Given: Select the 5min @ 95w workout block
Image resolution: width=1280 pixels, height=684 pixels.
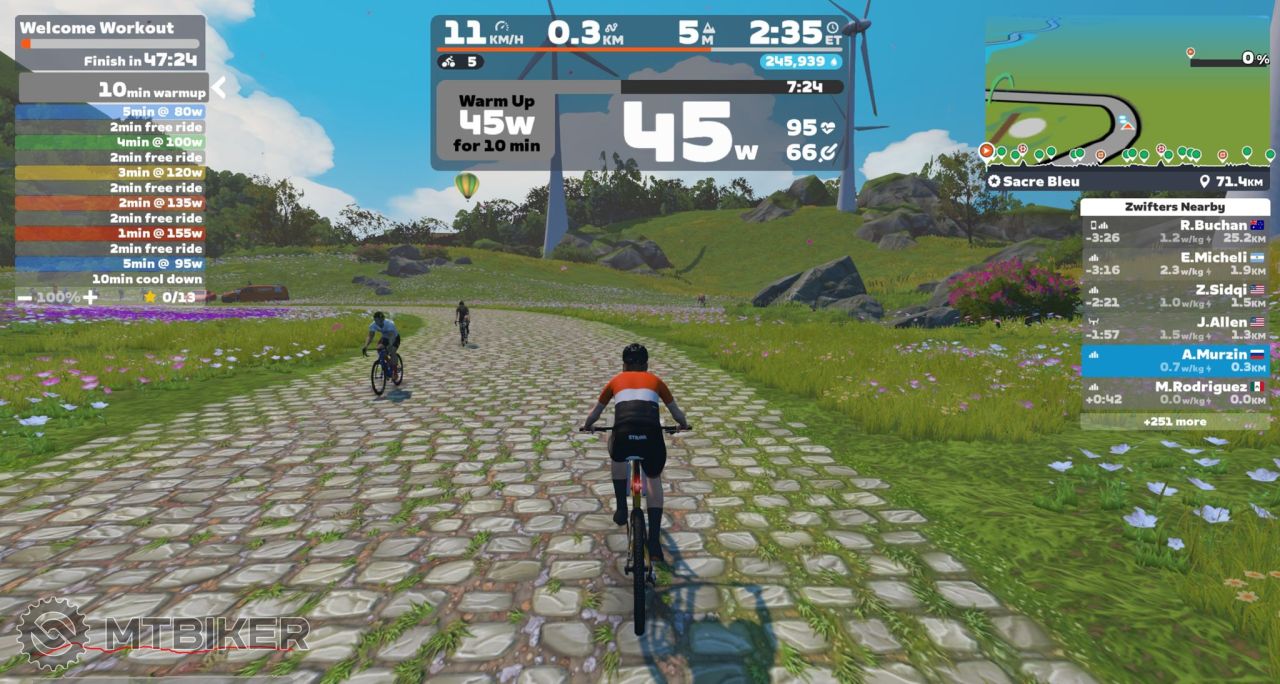Looking at the screenshot, I should pyautogui.click(x=110, y=263).
